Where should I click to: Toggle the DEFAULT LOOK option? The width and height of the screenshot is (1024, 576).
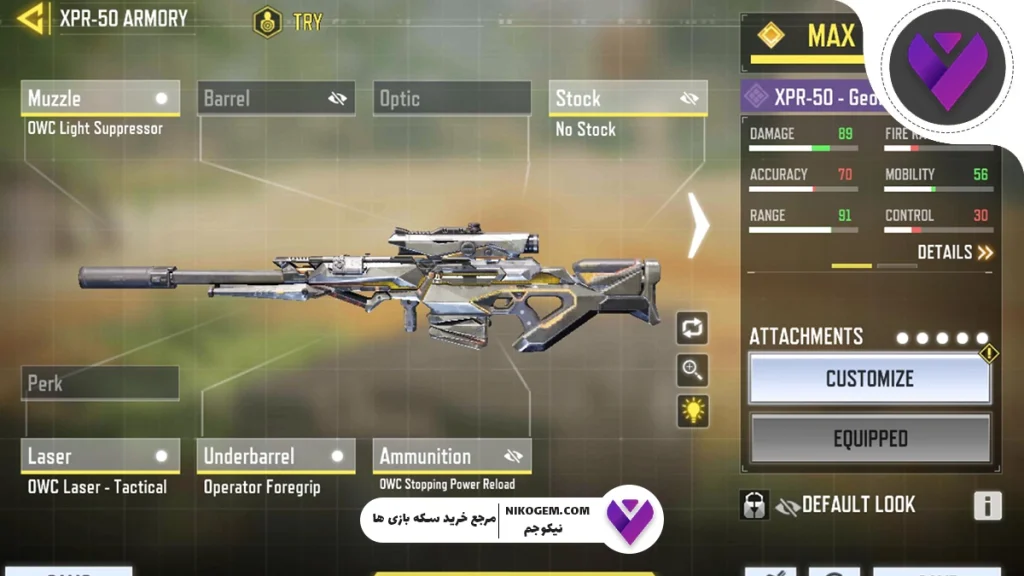click(846, 505)
